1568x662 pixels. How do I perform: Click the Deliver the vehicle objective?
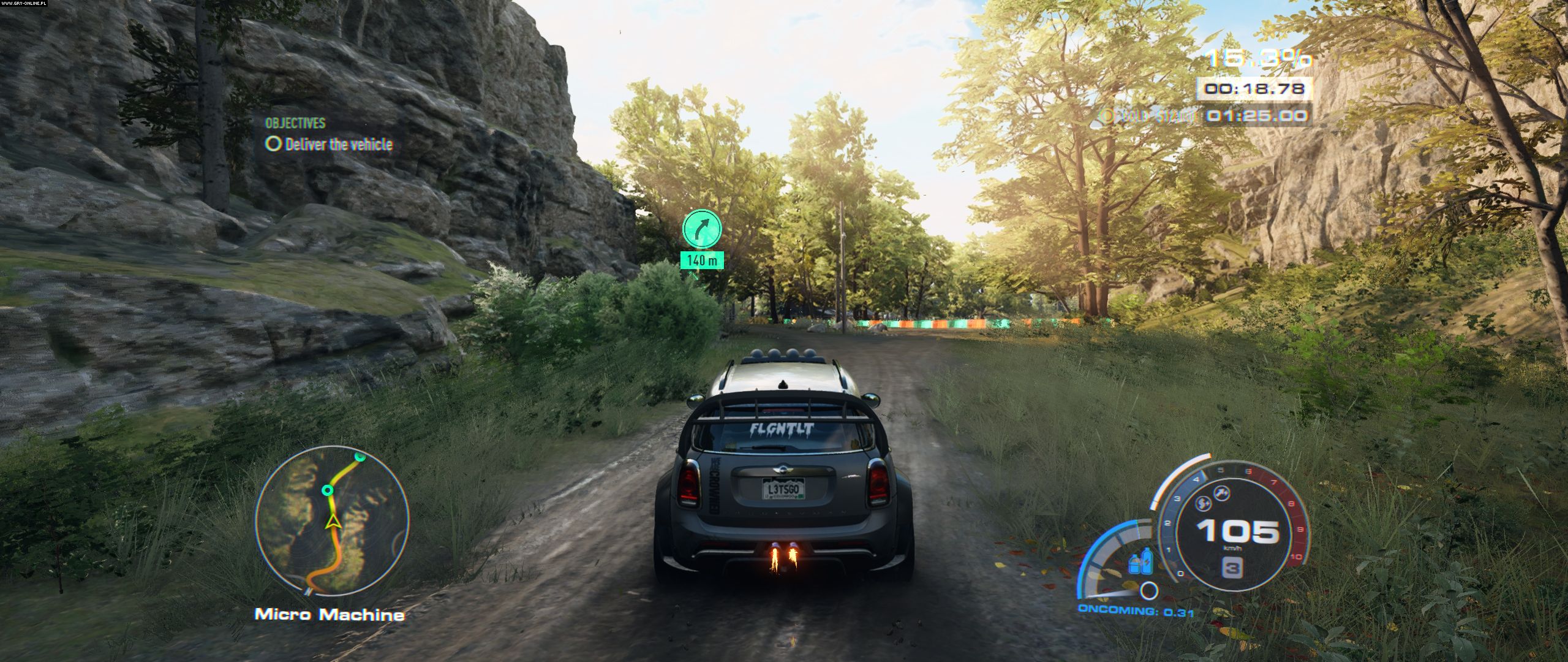(x=330, y=145)
